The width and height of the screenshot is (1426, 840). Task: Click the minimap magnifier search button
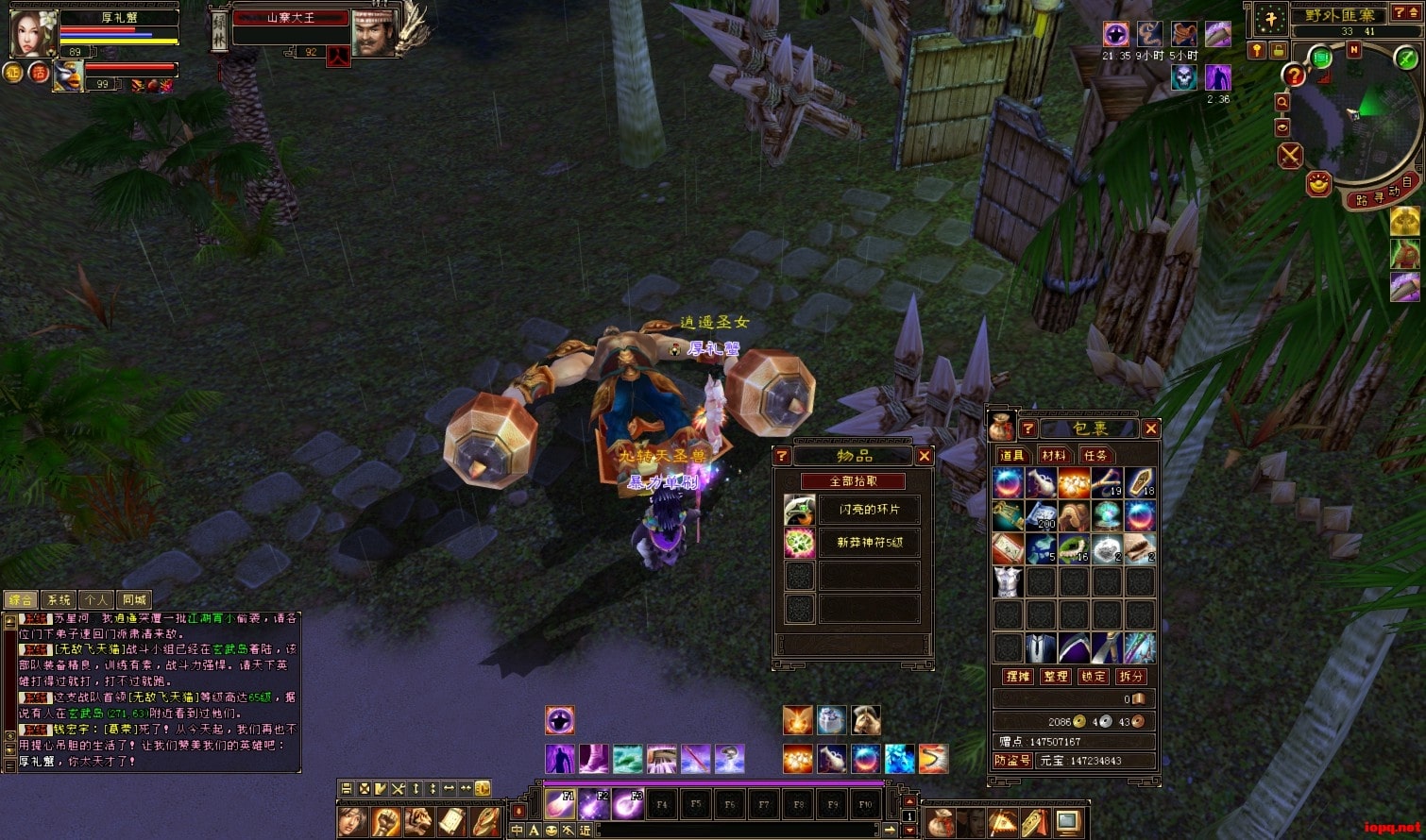1282,102
